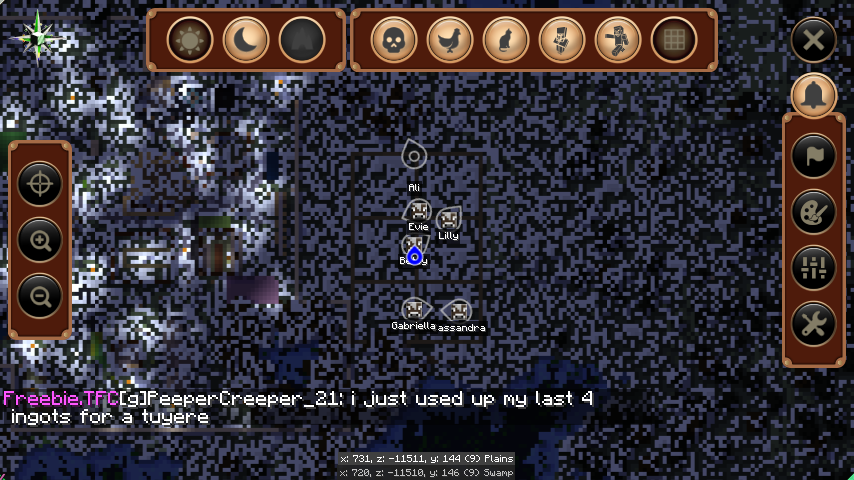Close the fullscreen map
The width and height of the screenshot is (854, 480).
point(814,41)
